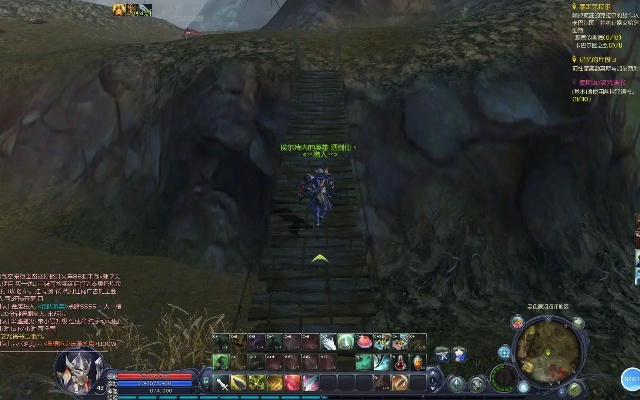Click the buff icons at top left

pyautogui.click(x=132, y=10)
